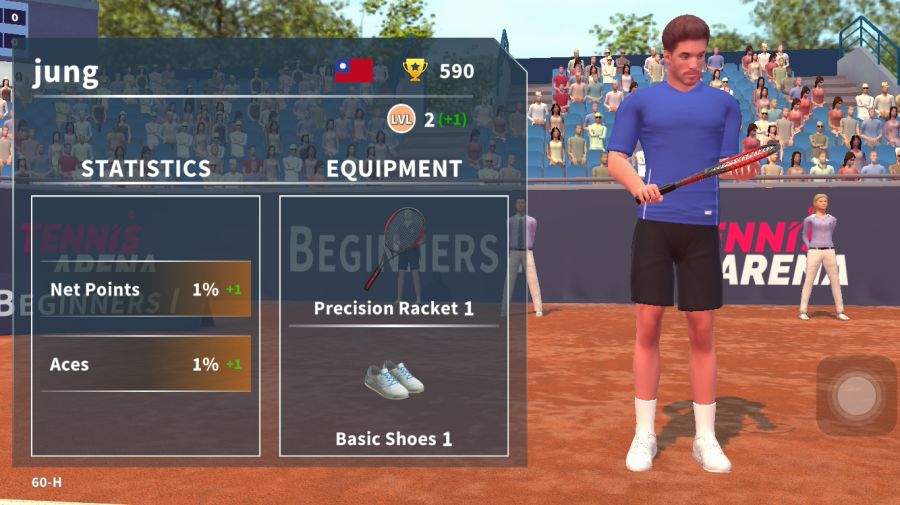Select the Precision Racket 1 equipment slot
The image size is (900, 505).
click(393, 262)
